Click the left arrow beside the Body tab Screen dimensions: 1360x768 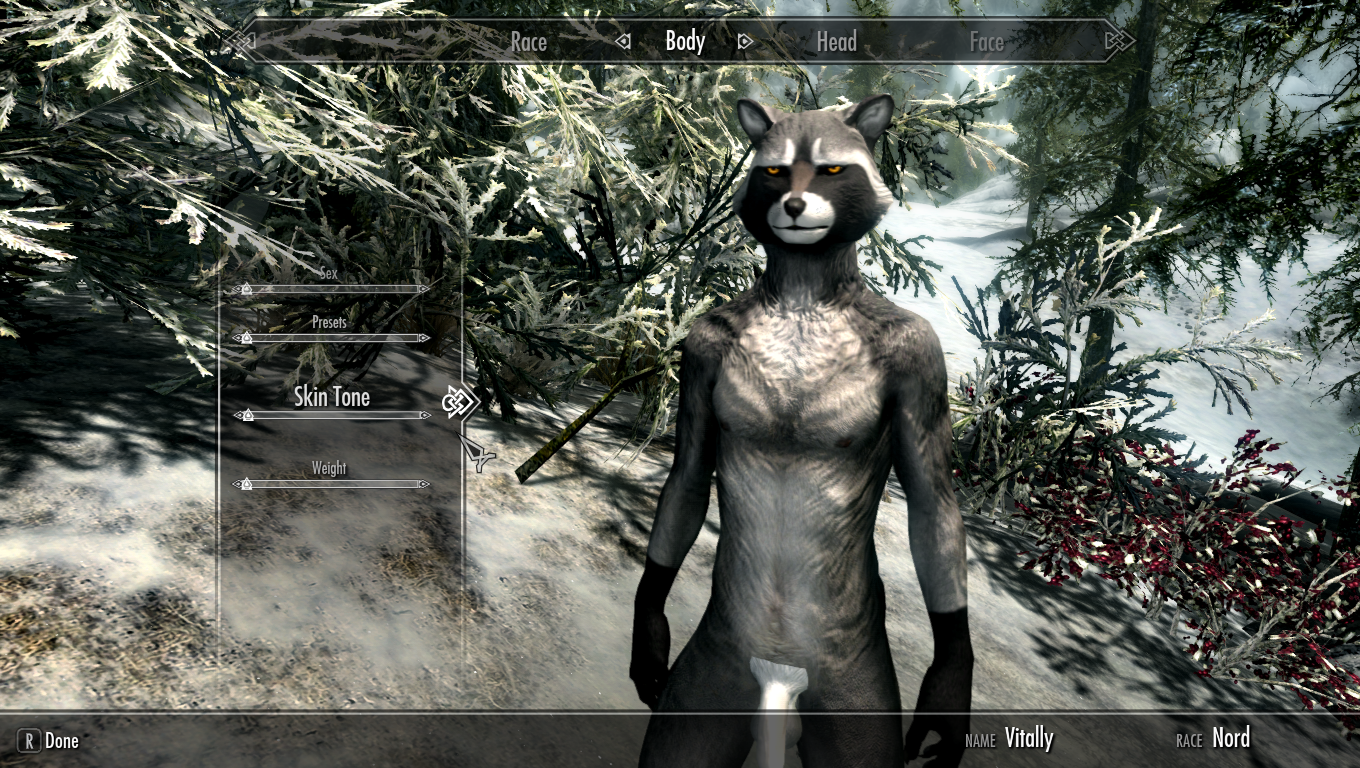tap(625, 42)
